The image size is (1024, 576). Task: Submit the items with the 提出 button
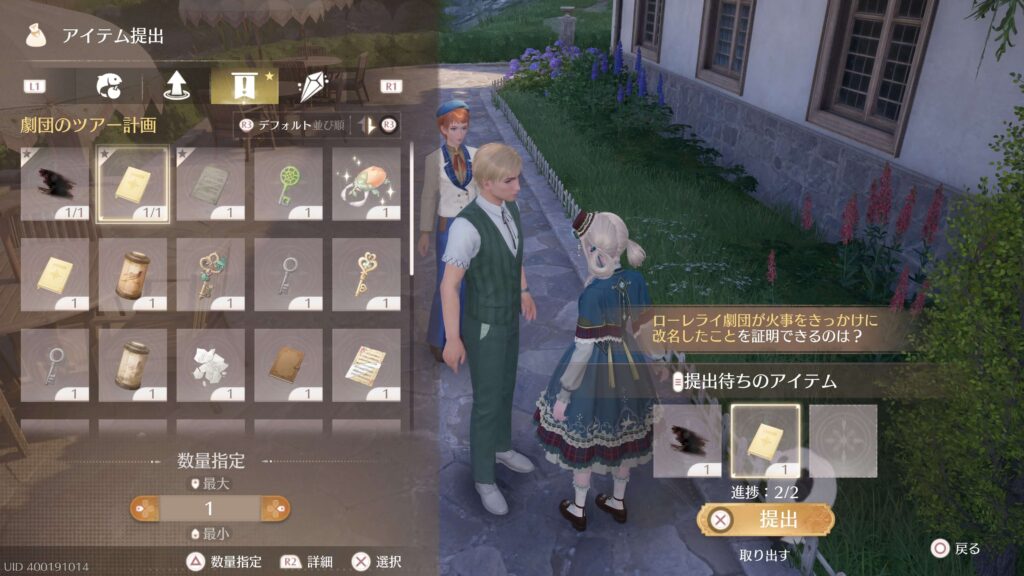(x=766, y=519)
